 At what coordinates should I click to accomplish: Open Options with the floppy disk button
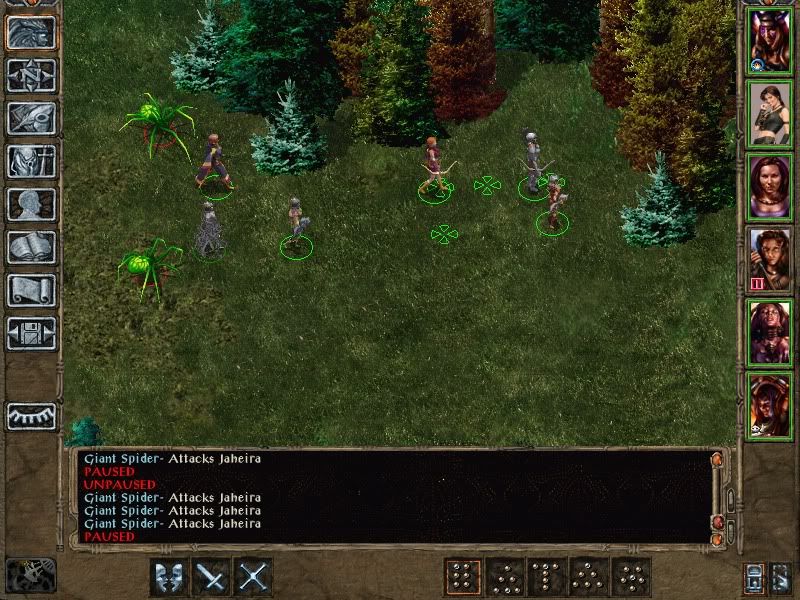click(31, 333)
